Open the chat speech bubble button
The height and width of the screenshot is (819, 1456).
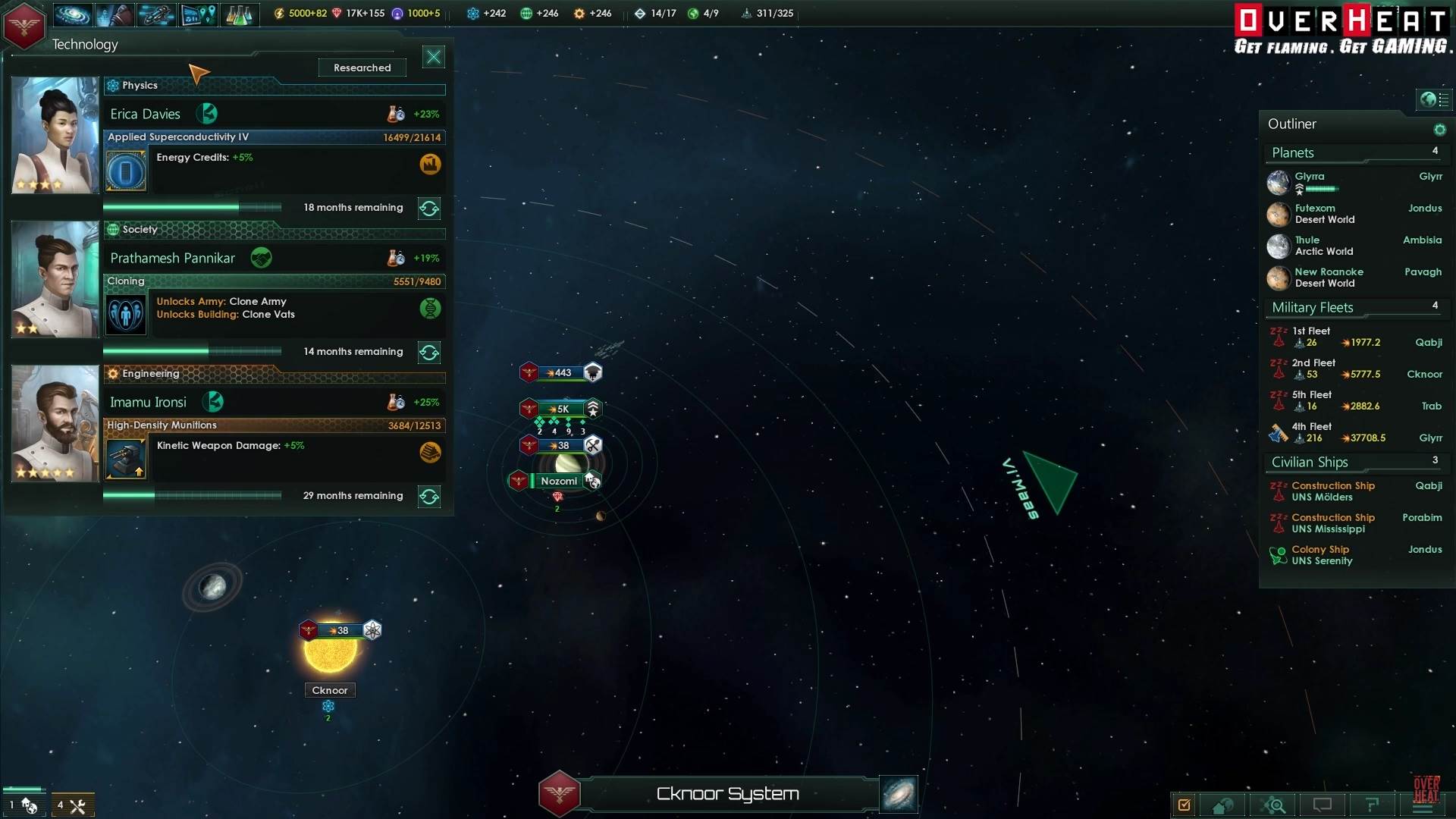tap(1323, 805)
